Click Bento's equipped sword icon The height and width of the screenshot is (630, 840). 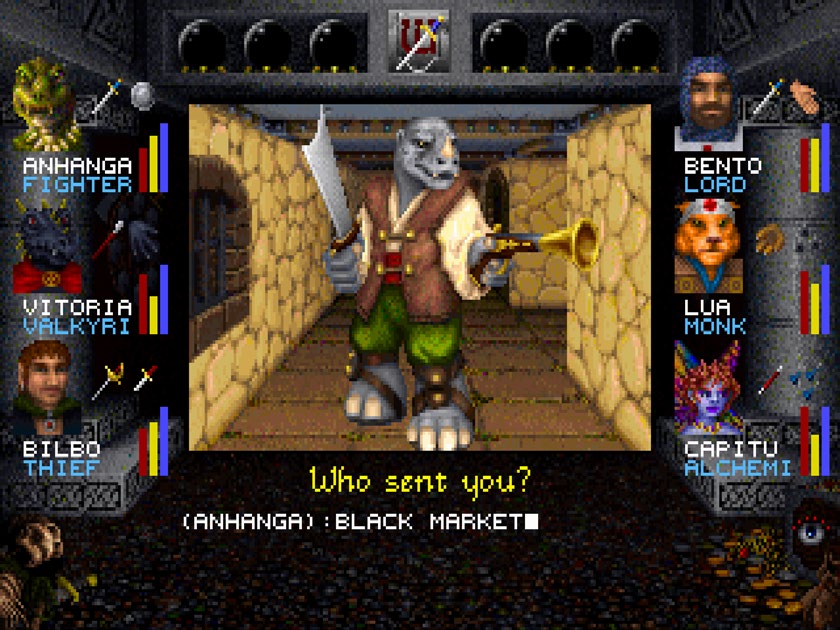pos(768,97)
